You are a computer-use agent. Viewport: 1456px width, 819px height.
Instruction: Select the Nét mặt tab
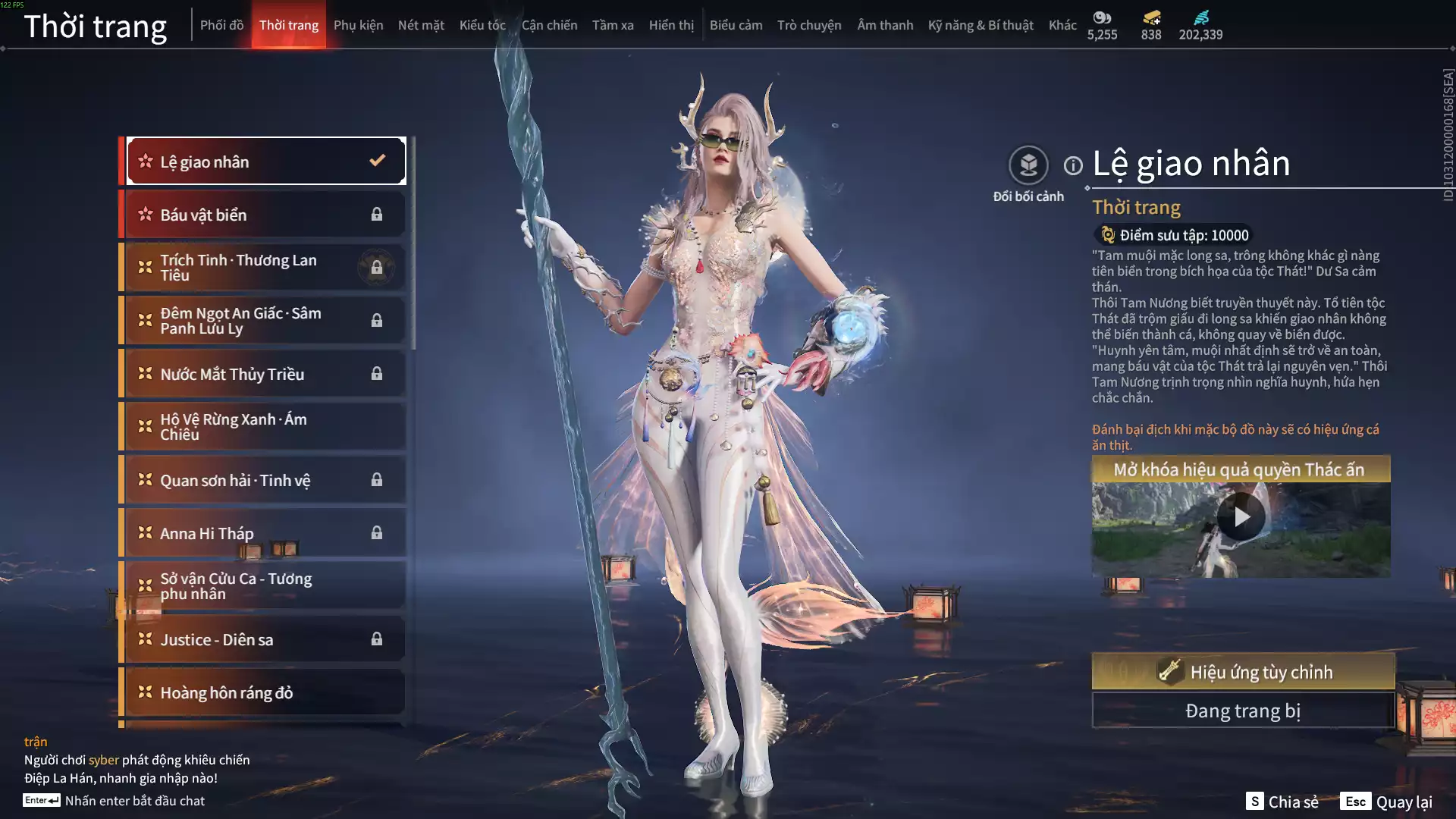click(x=421, y=25)
